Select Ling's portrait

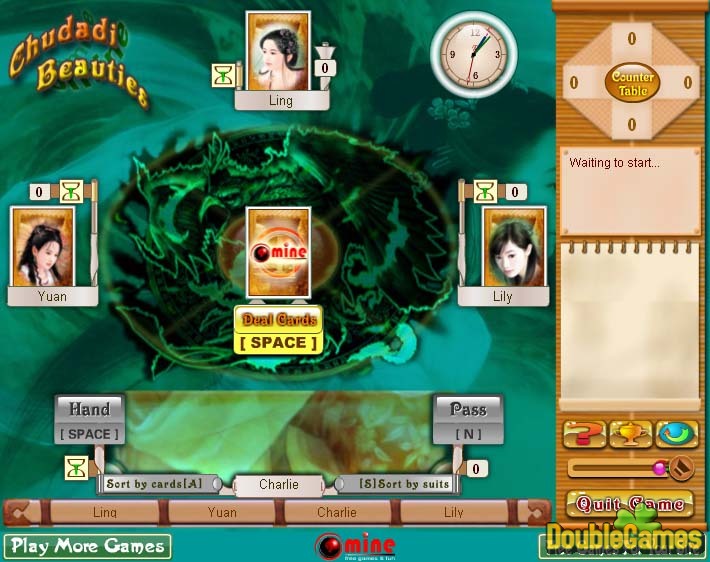278,50
